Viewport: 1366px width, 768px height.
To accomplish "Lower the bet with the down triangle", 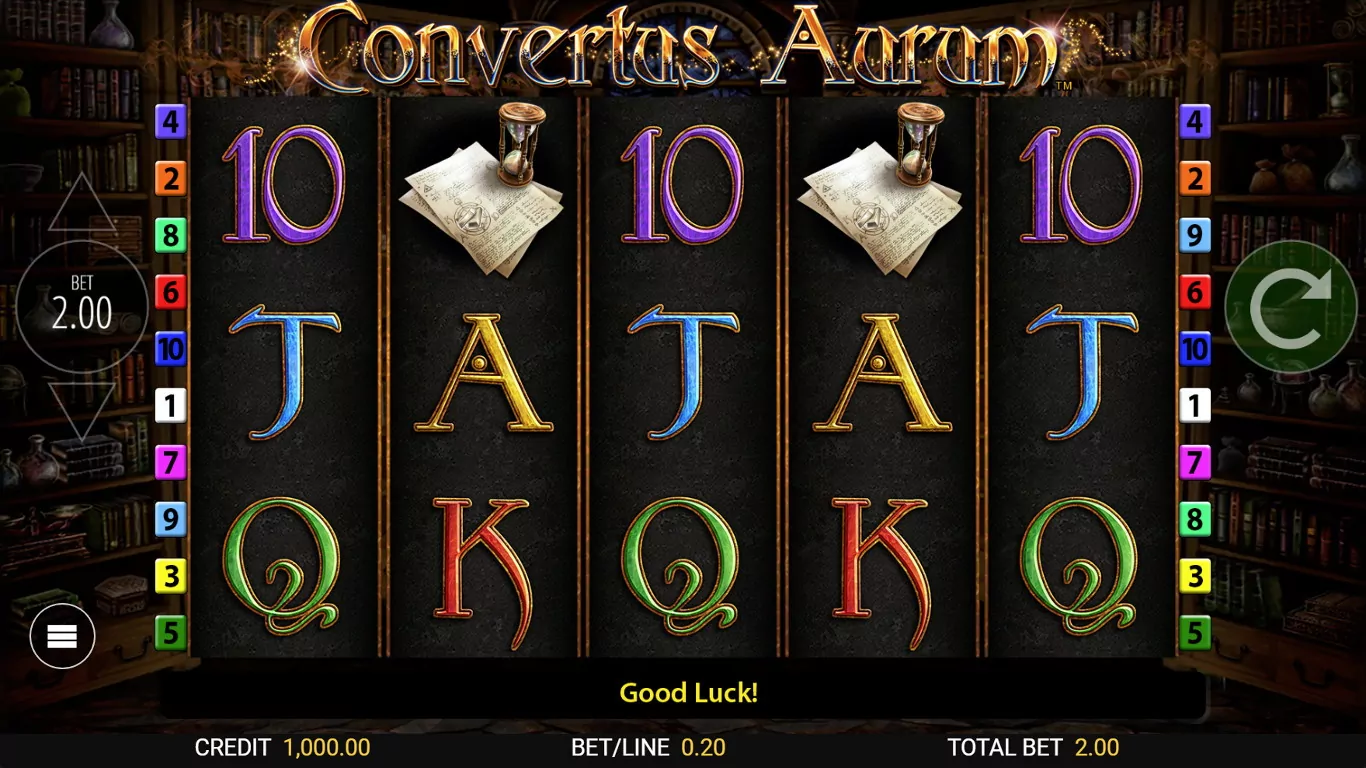I will (x=82, y=410).
